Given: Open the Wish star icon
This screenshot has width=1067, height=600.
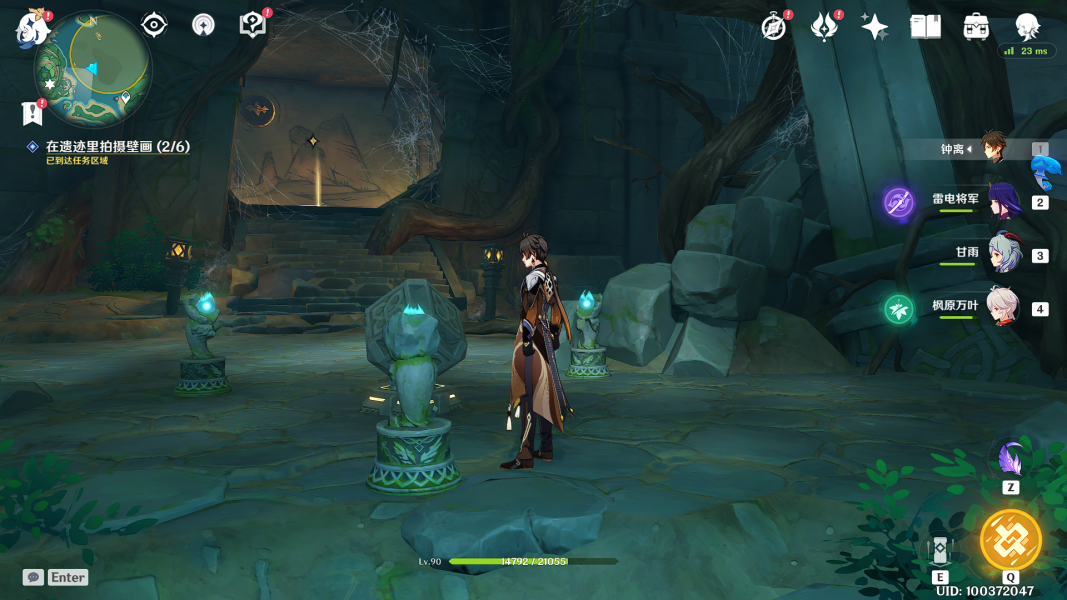Looking at the screenshot, I should pyautogui.click(x=875, y=27).
